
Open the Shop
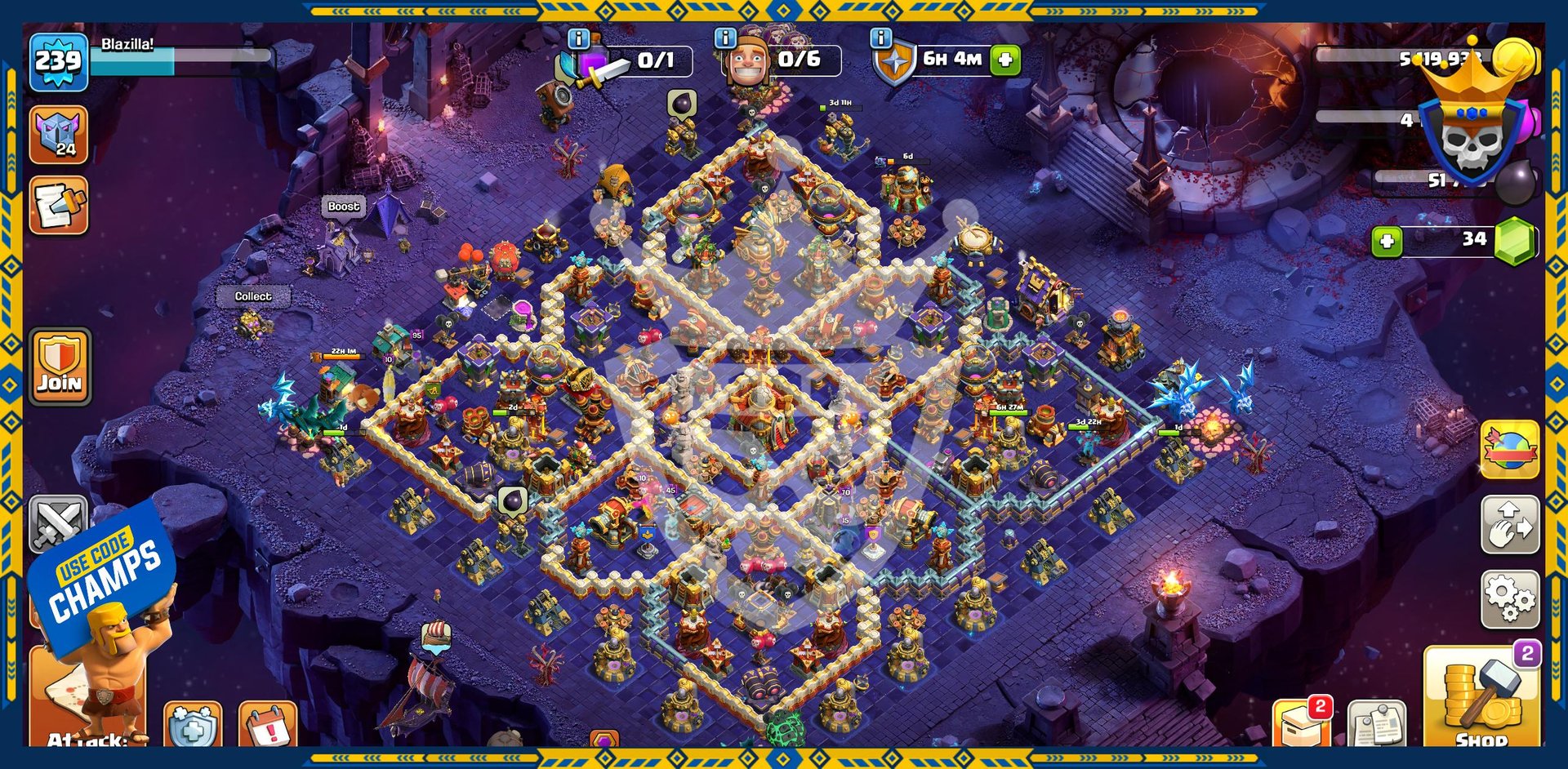[x=1480, y=698]
